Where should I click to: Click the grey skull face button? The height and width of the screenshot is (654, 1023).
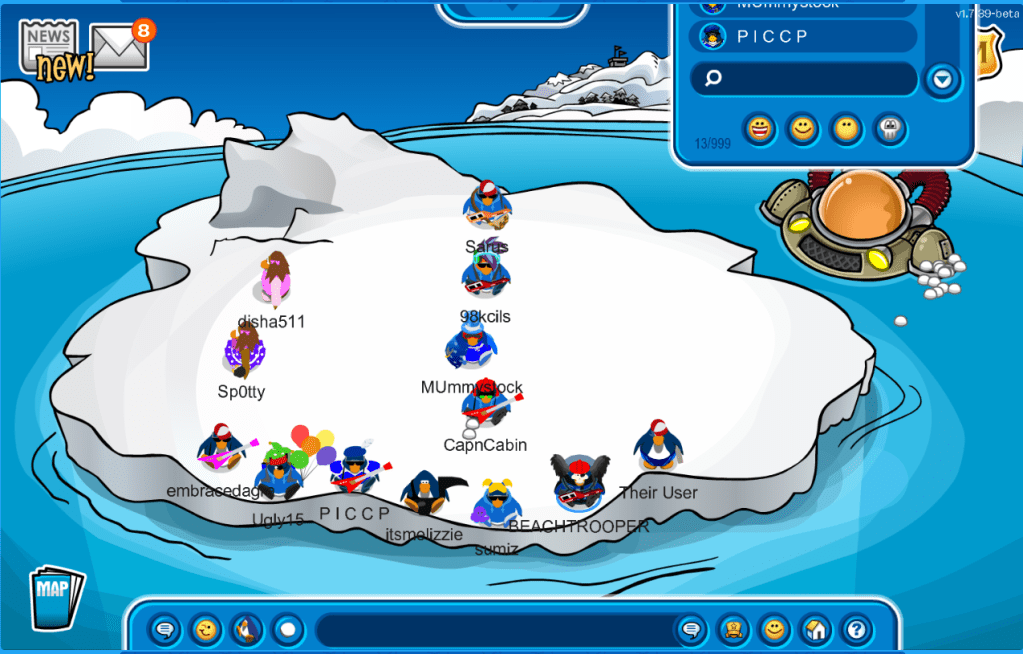click(x=889, y=128)
